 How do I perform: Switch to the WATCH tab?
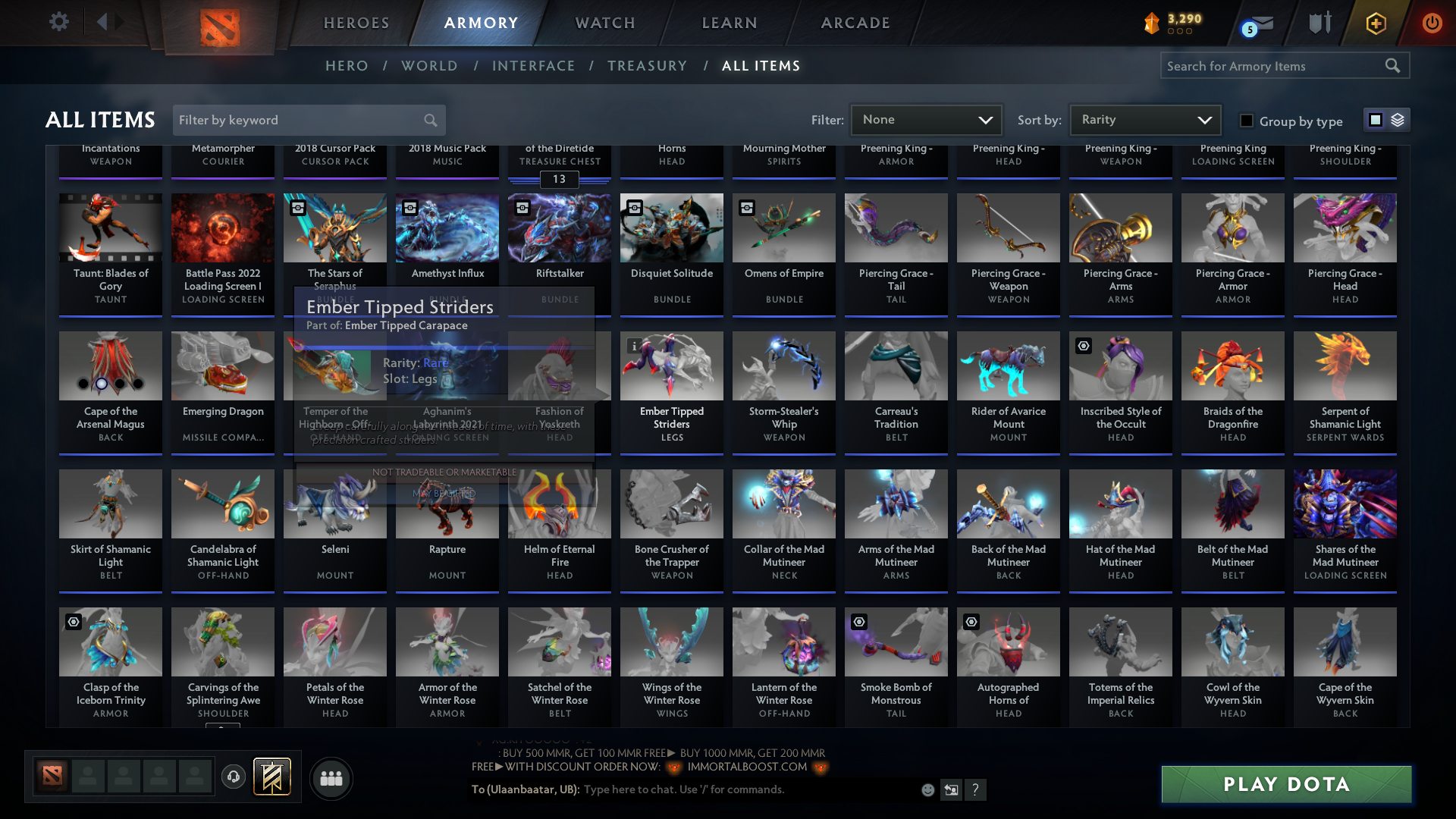point(604,23)
